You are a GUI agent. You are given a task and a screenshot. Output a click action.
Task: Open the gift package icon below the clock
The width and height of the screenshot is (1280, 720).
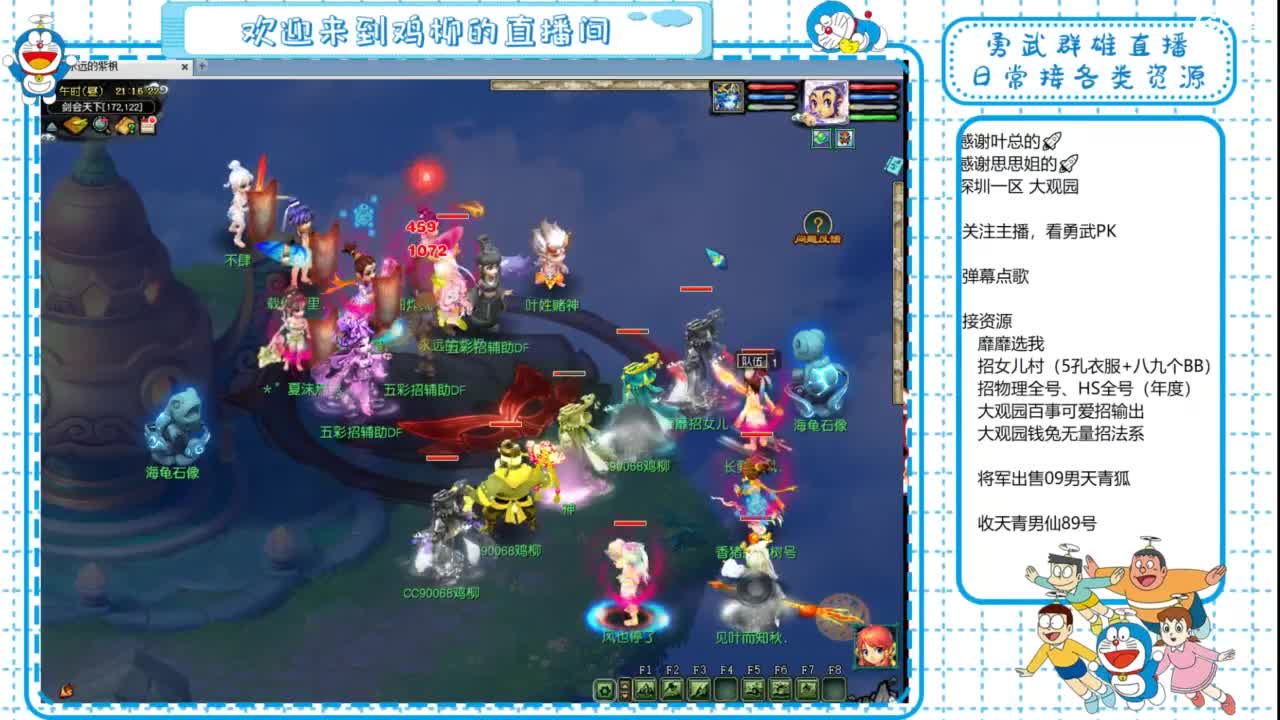(77, 124)
